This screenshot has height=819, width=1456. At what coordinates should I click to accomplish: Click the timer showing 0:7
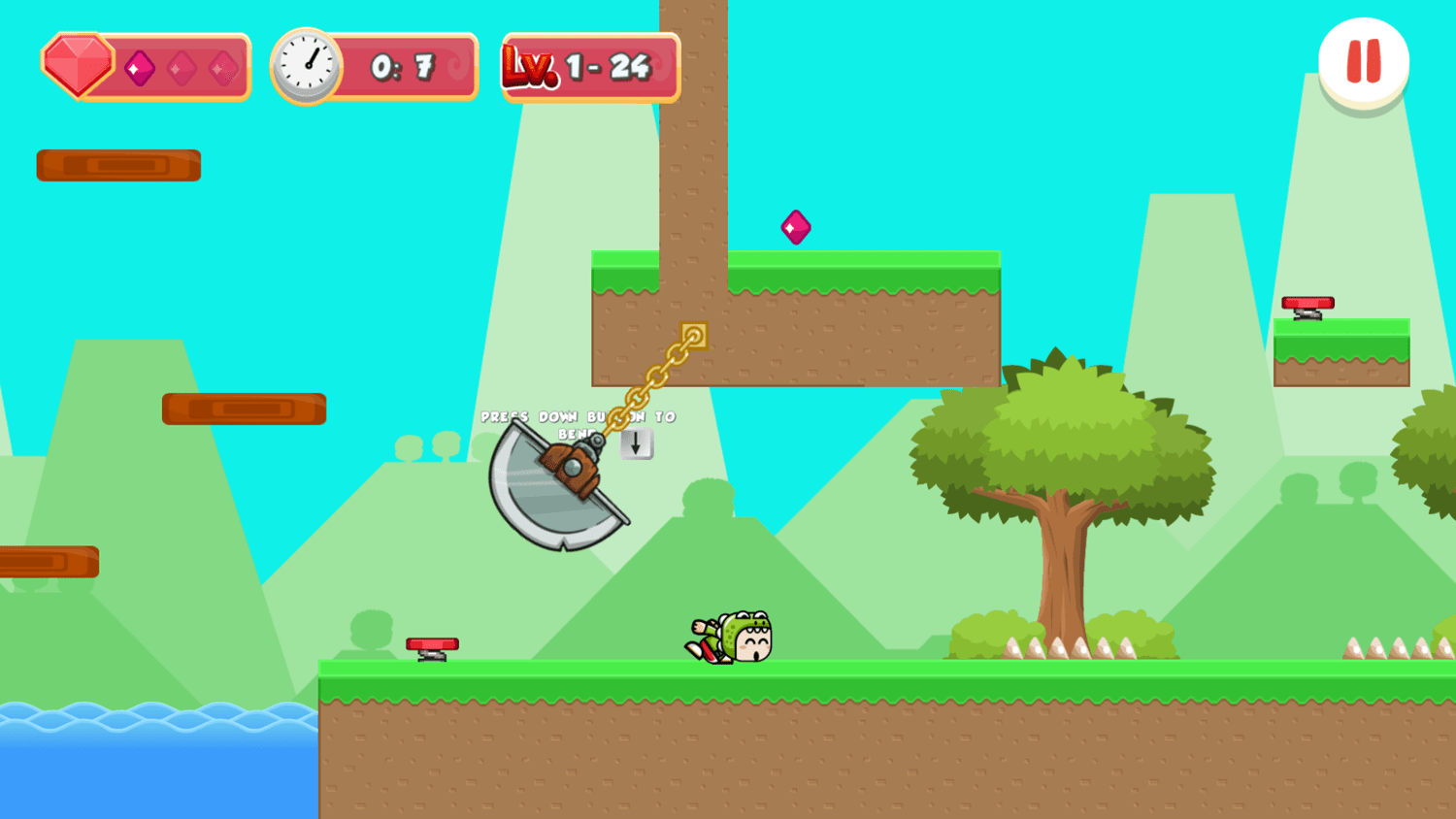pyautogui.click(x=404, y=65)
